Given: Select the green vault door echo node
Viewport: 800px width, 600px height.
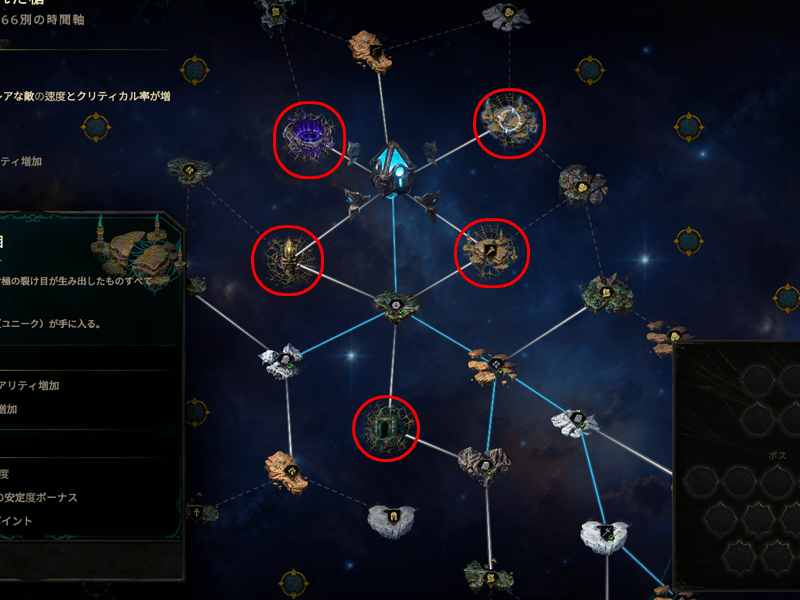Looking at the screenshot, I should click(x=387, y=427).
